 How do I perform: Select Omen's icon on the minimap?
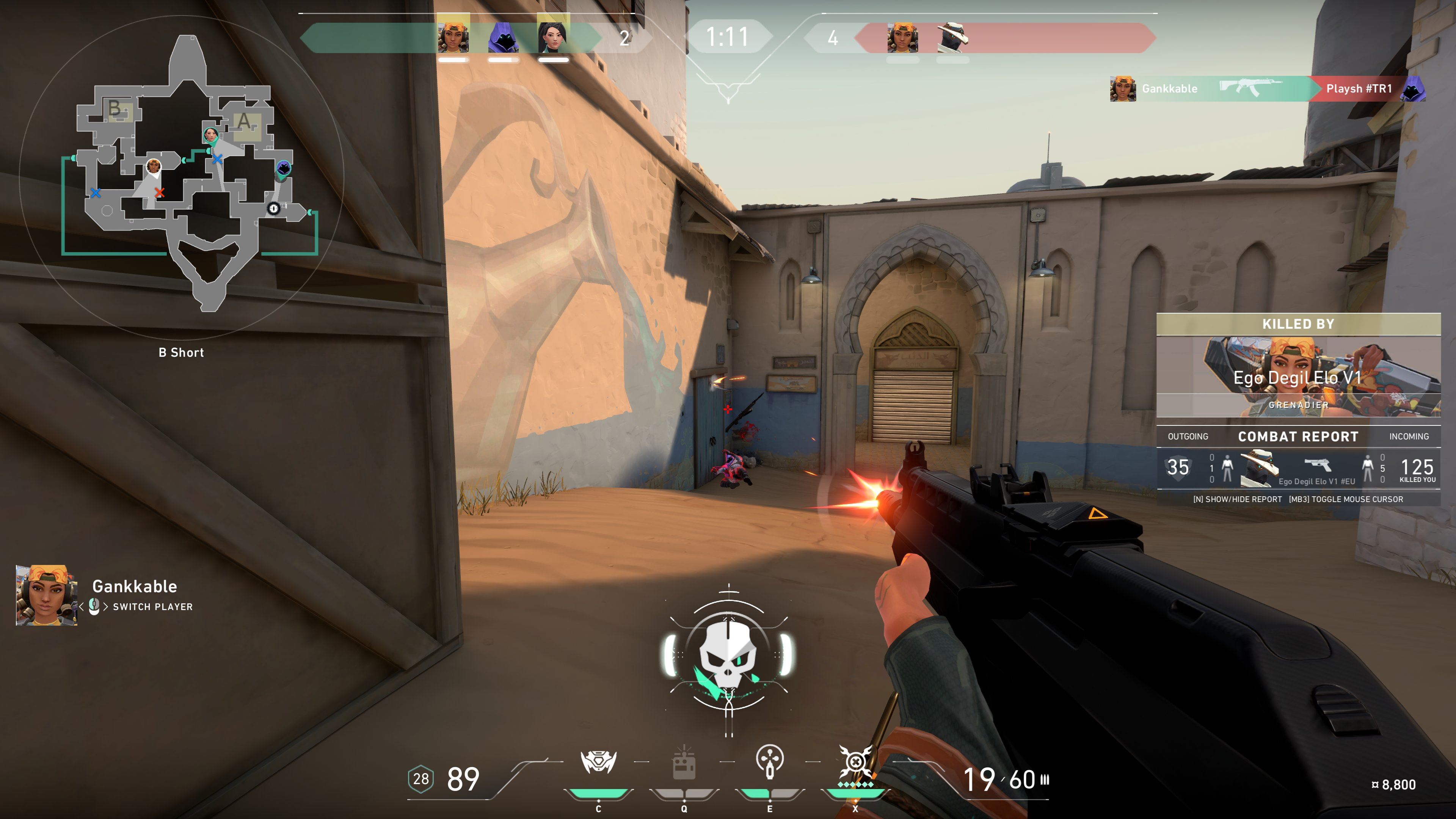[283, 168]
